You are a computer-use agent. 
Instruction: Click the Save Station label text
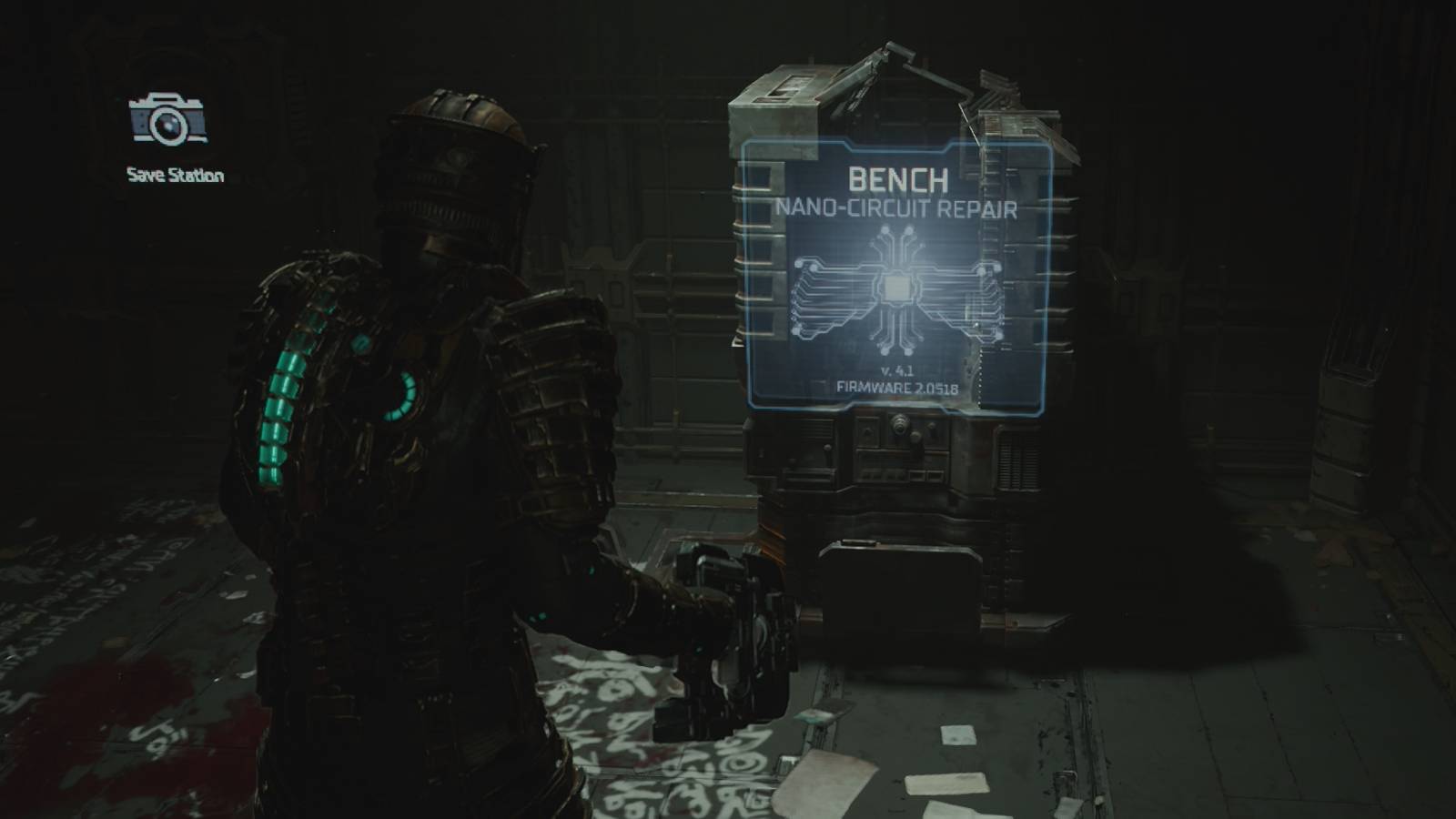tap(173, 172)
